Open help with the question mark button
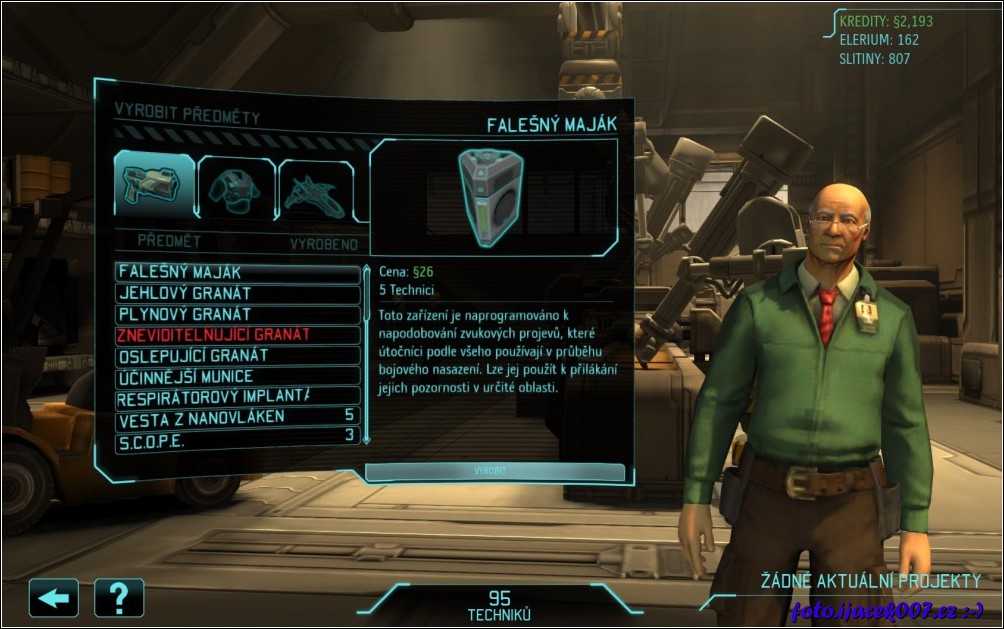This screenshot has height=629, width=1004. 119,598
